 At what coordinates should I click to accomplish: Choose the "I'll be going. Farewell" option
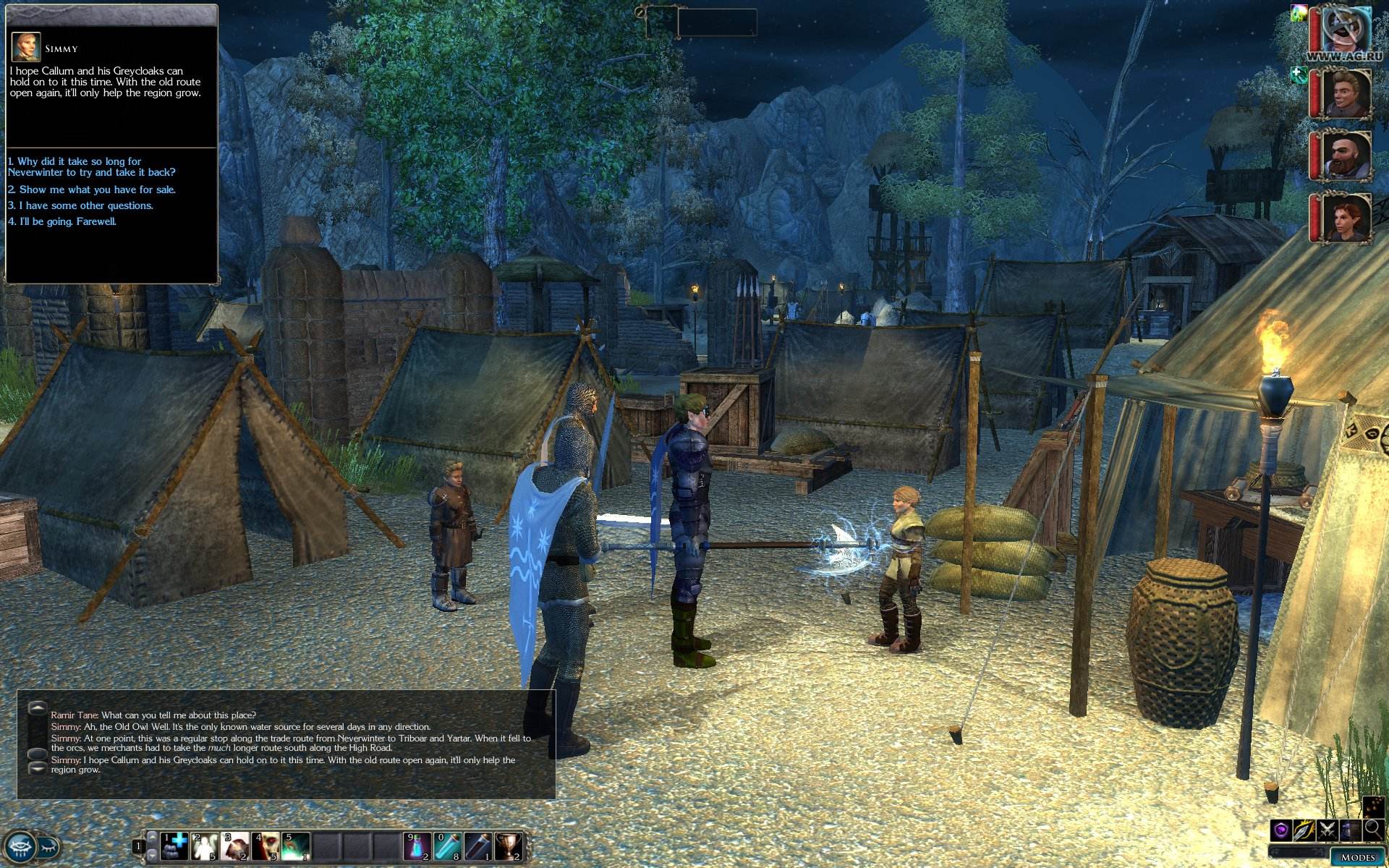click(62, 221)
